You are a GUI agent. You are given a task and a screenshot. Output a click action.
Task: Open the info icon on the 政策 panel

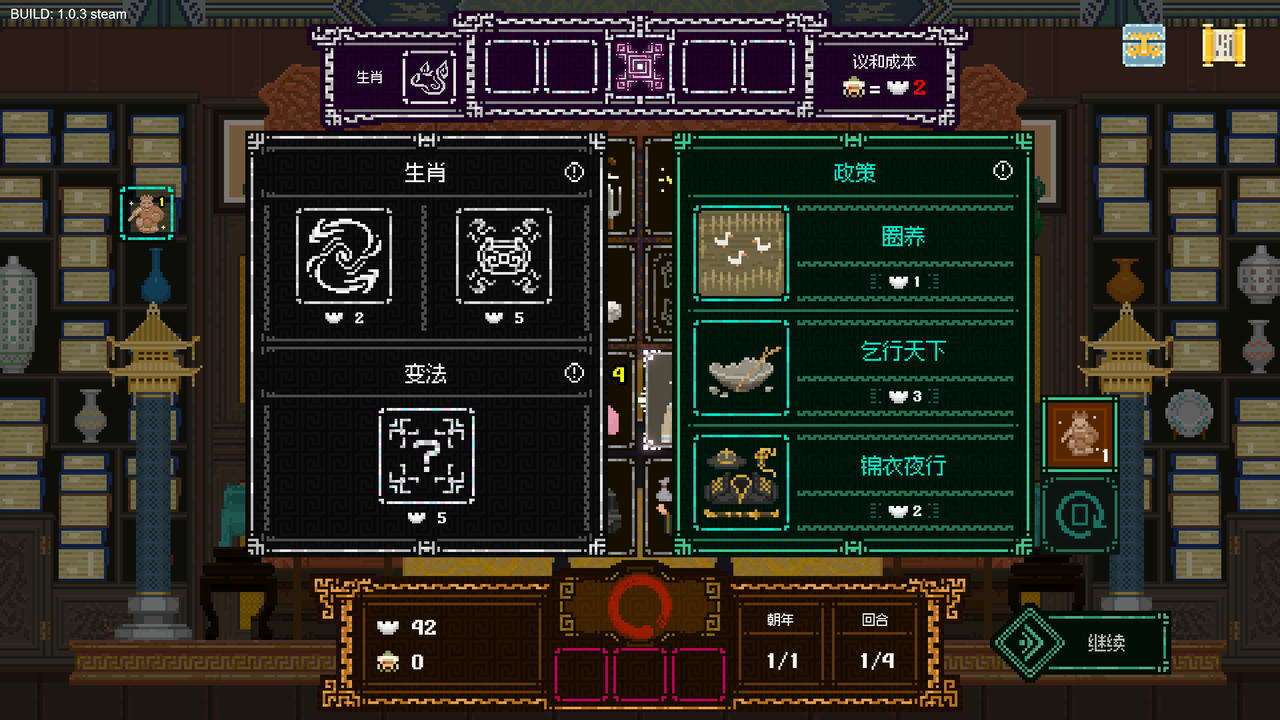1003,170
